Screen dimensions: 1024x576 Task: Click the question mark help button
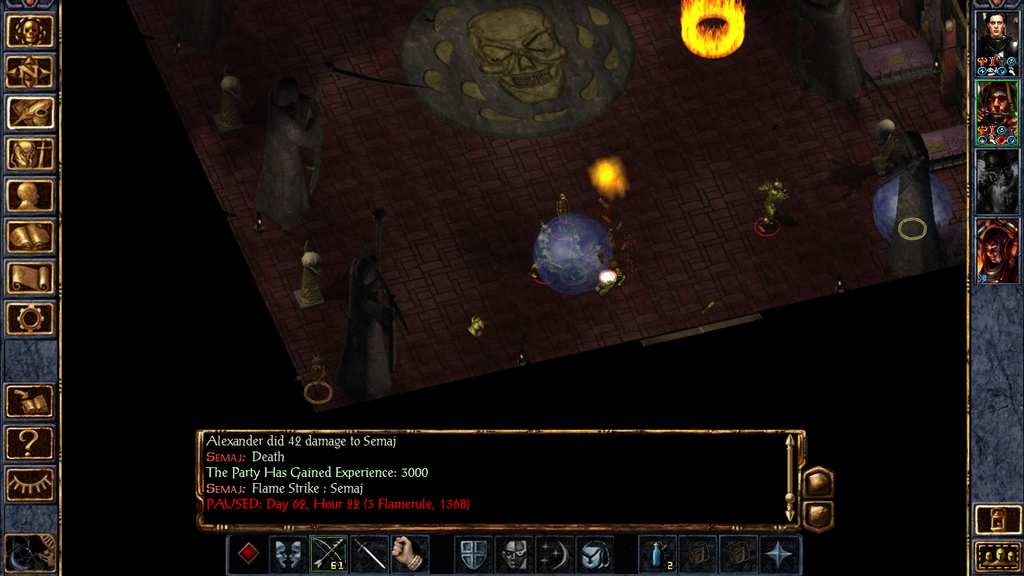(30, 441)
